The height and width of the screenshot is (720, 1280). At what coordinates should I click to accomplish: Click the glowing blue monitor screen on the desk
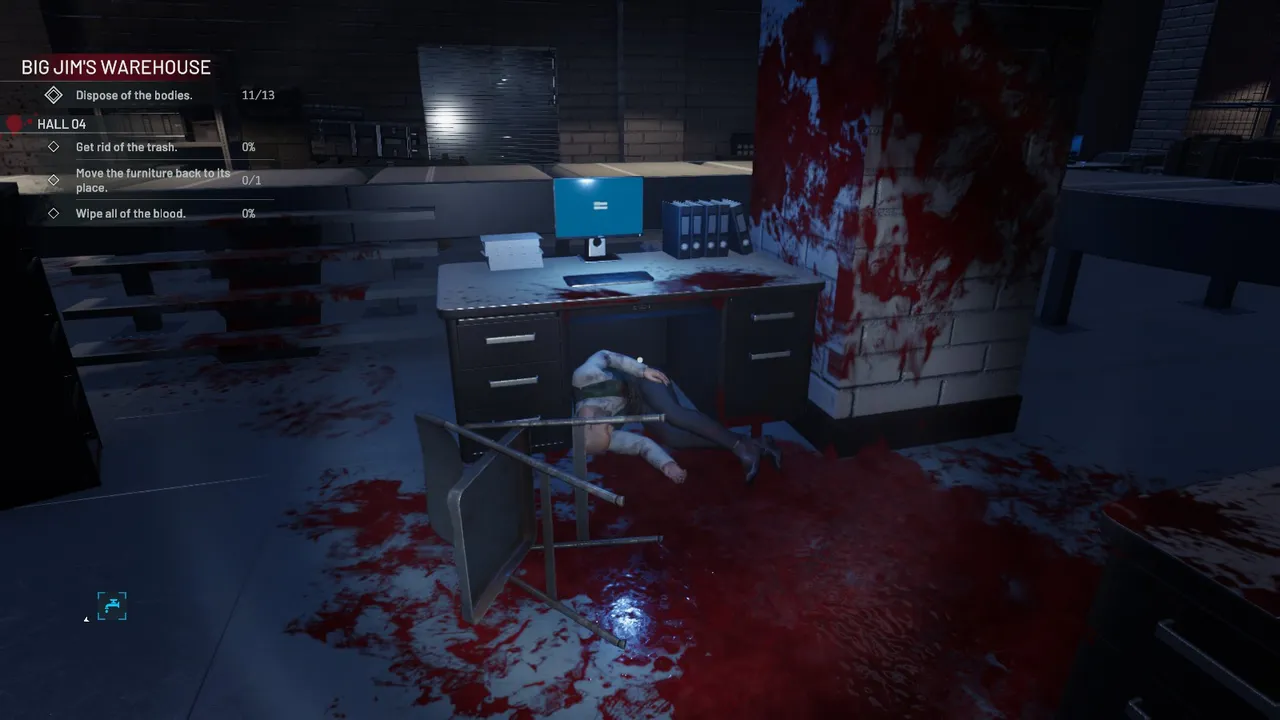coord(598,205)
